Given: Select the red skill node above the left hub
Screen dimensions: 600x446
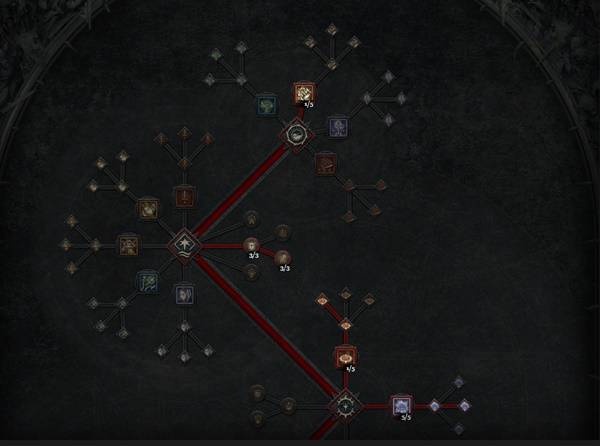Looking at the screenshot, I should 184,196.
